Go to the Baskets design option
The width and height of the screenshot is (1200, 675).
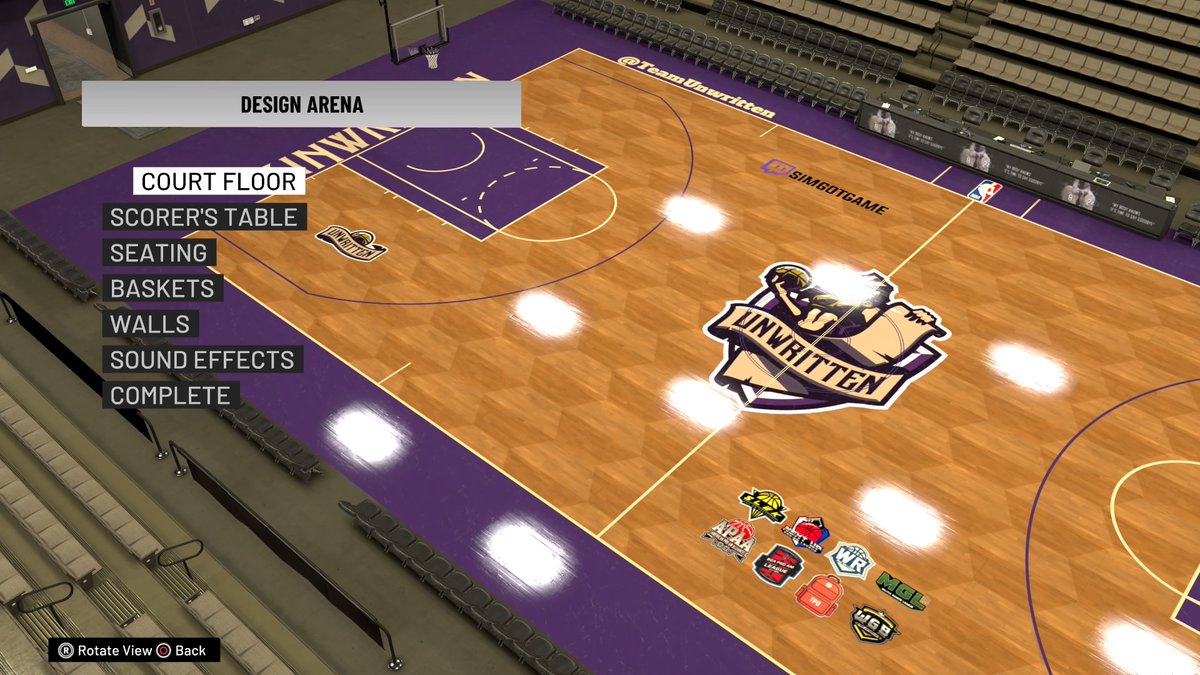tap(163, 289)
